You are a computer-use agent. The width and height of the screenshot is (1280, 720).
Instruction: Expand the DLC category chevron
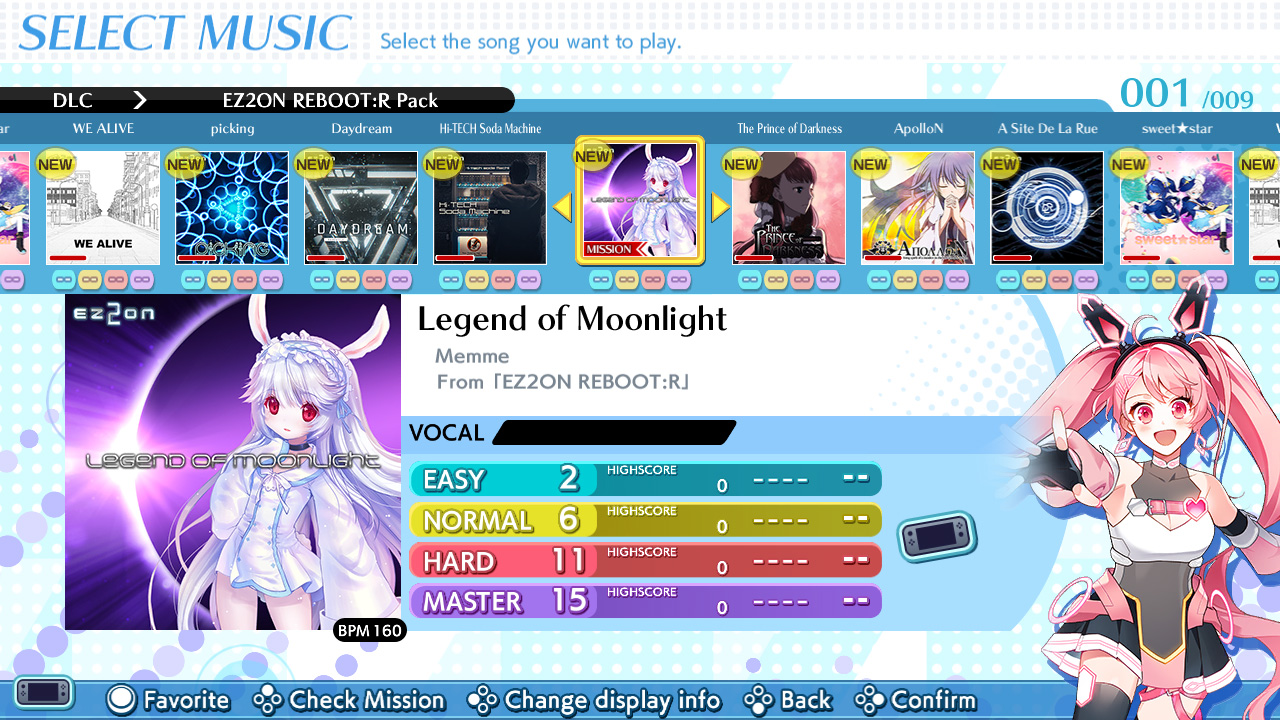[140, 100]
